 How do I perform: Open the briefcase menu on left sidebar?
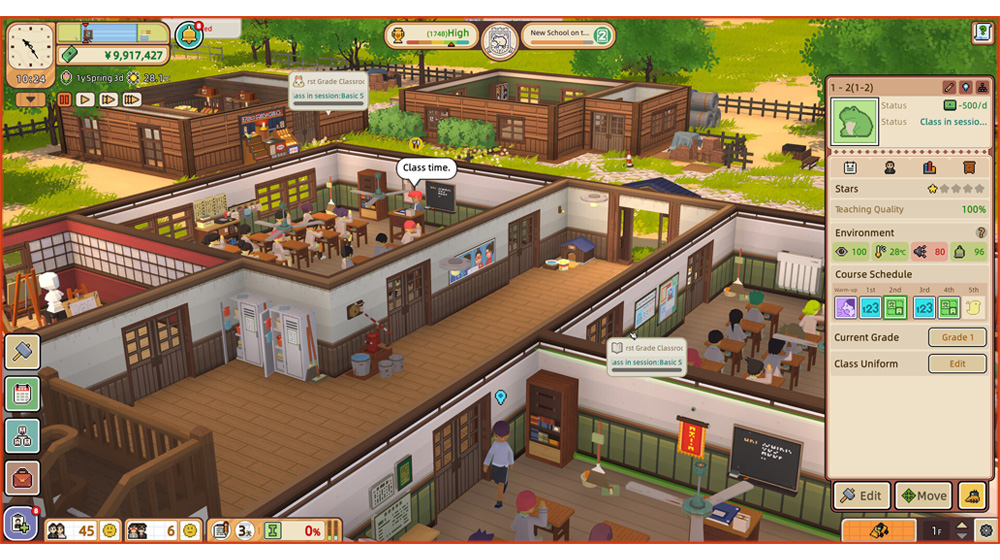click(22, 477)
